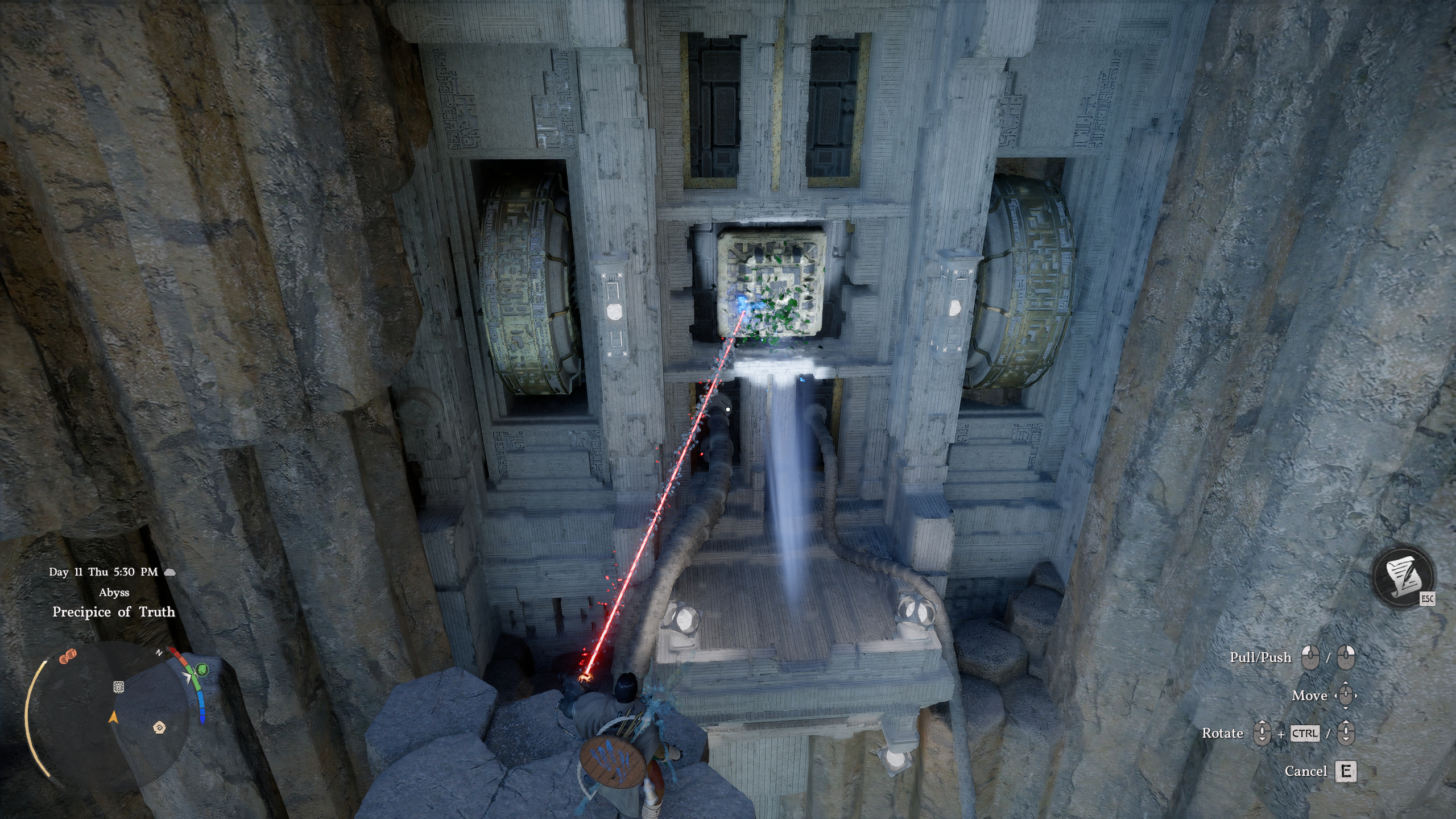Screen dimensions: 1456x819
Task: Click the Rotate control hint label
Action: pyautogui.click(x=1223, y=734)
